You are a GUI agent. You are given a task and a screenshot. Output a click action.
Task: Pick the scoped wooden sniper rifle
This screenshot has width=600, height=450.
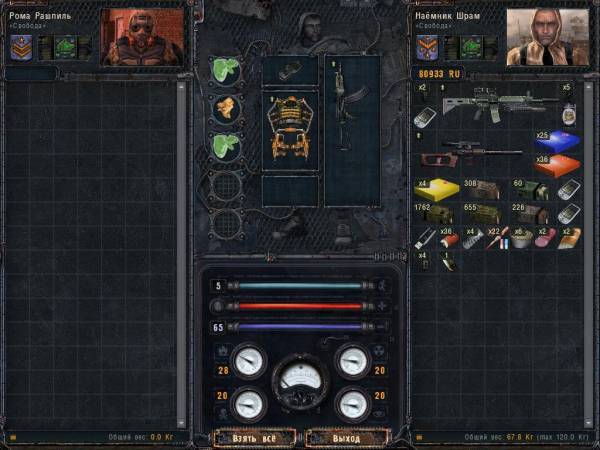pos(470,153)
